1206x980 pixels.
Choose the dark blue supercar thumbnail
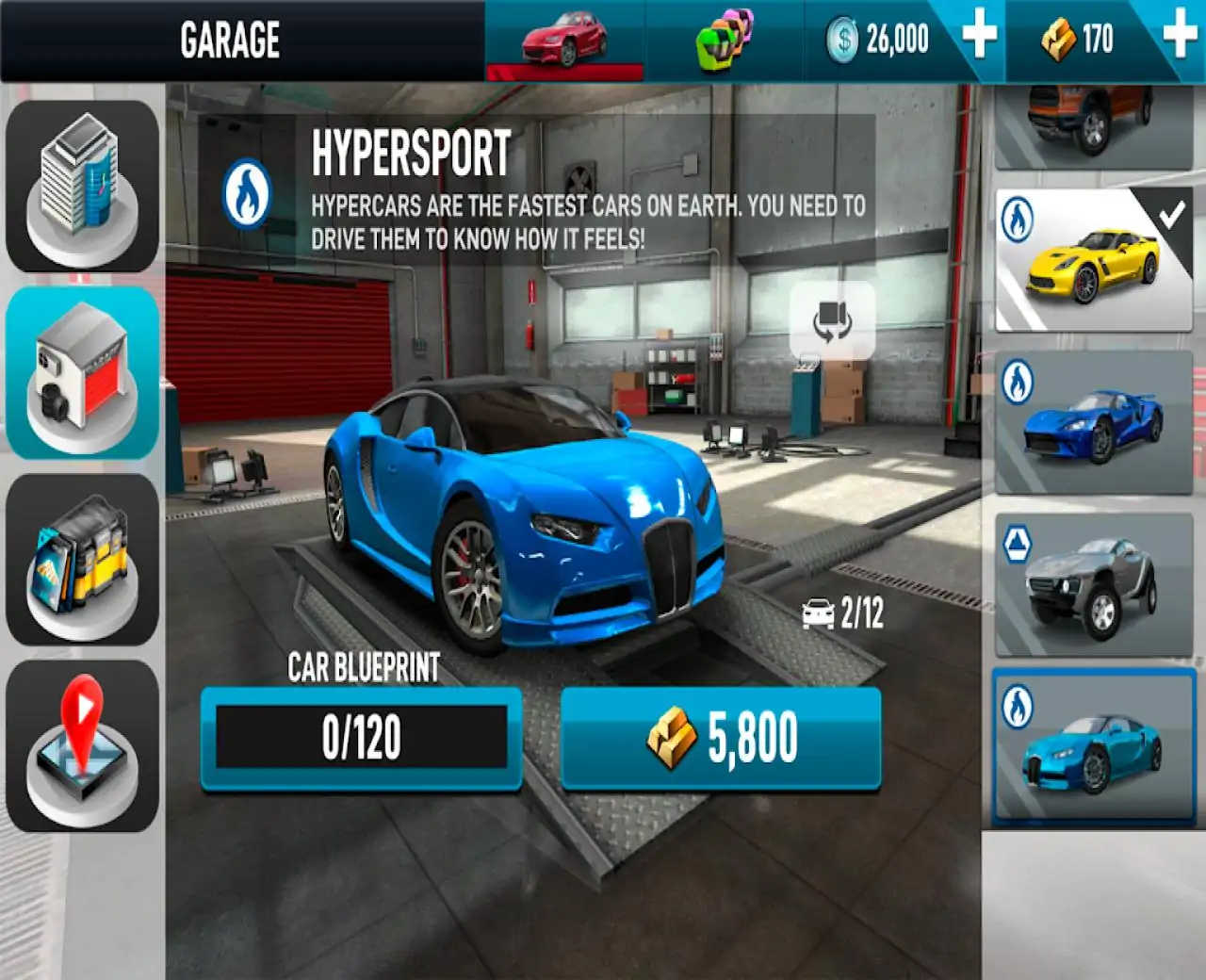pos(1093,423)
